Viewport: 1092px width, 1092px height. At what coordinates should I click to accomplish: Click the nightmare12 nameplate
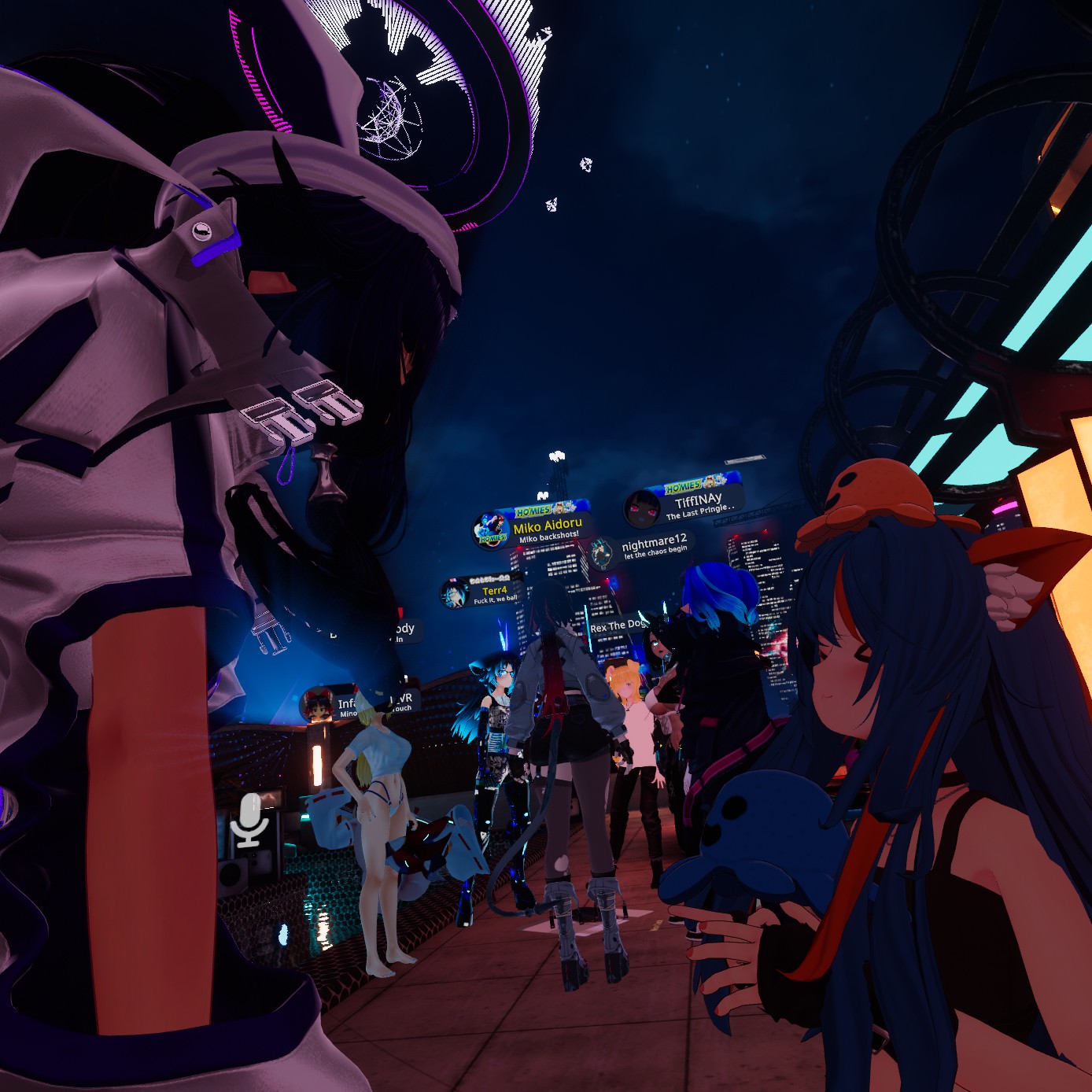(x=653, y=546)
